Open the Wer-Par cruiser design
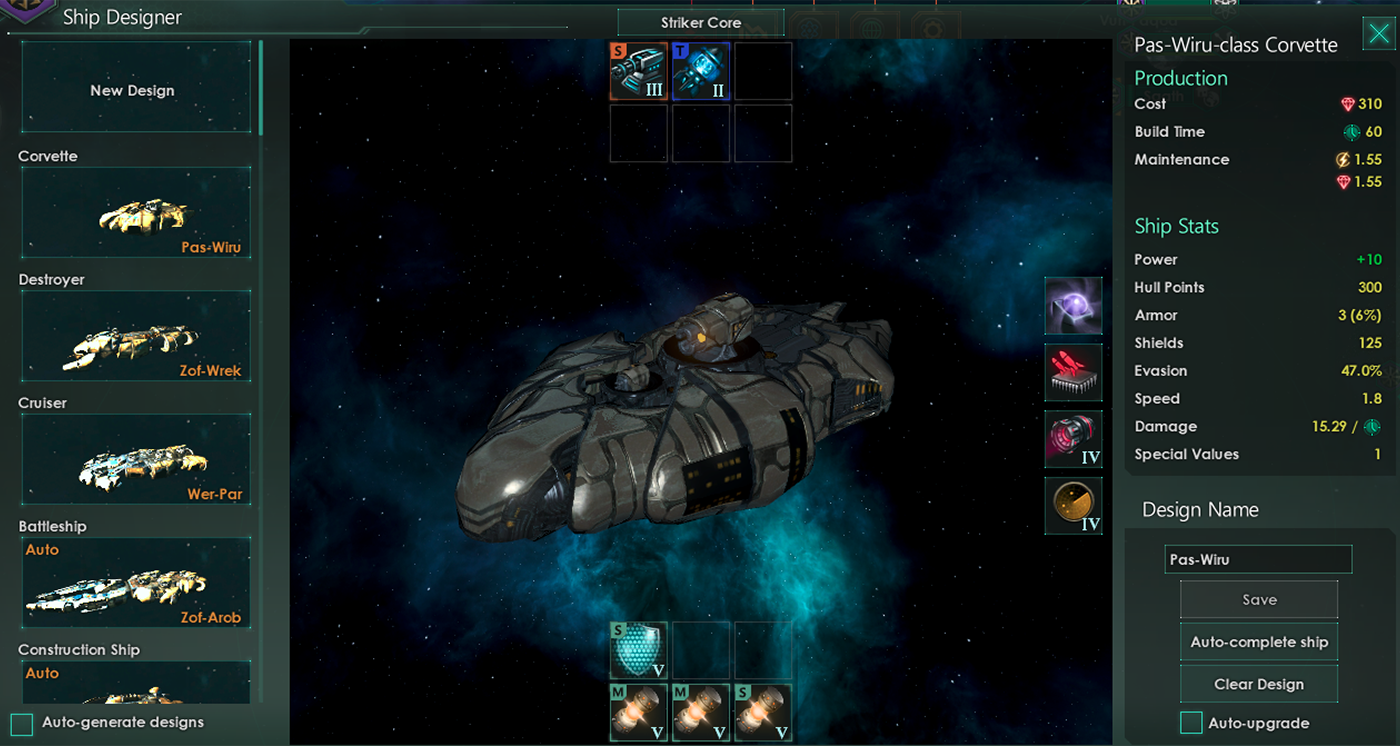The height and width of the screenshot is (746, 1400). [x=135, y=459]
